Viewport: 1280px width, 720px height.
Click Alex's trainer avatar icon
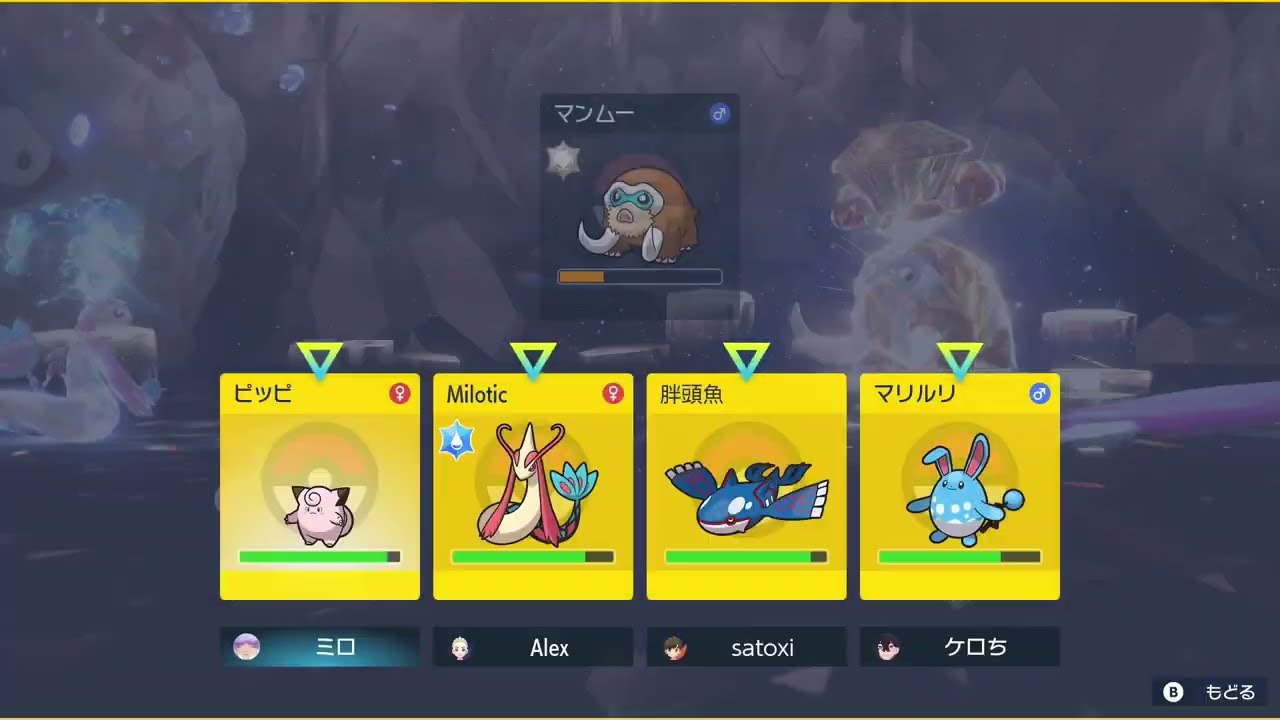click(459, 647)
